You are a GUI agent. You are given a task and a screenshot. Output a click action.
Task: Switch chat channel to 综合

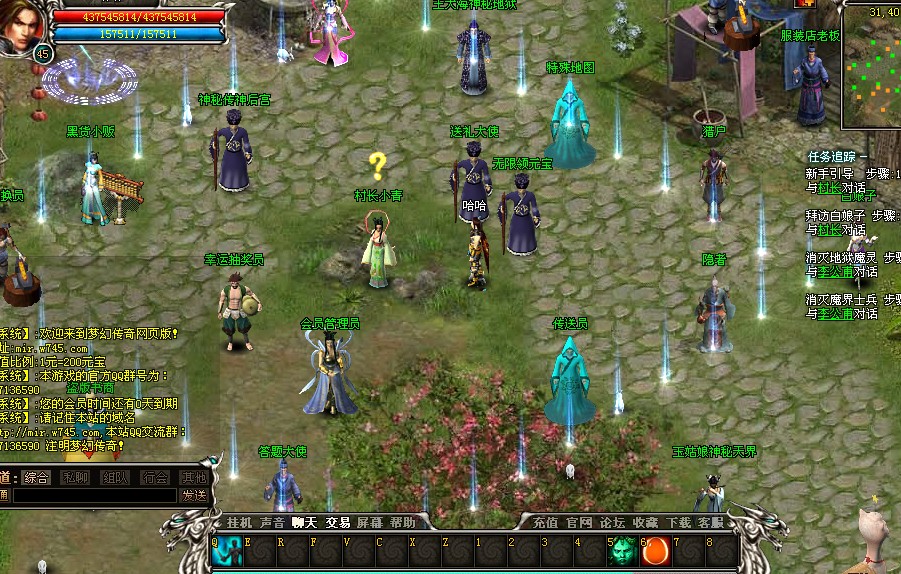coord(36,478)
